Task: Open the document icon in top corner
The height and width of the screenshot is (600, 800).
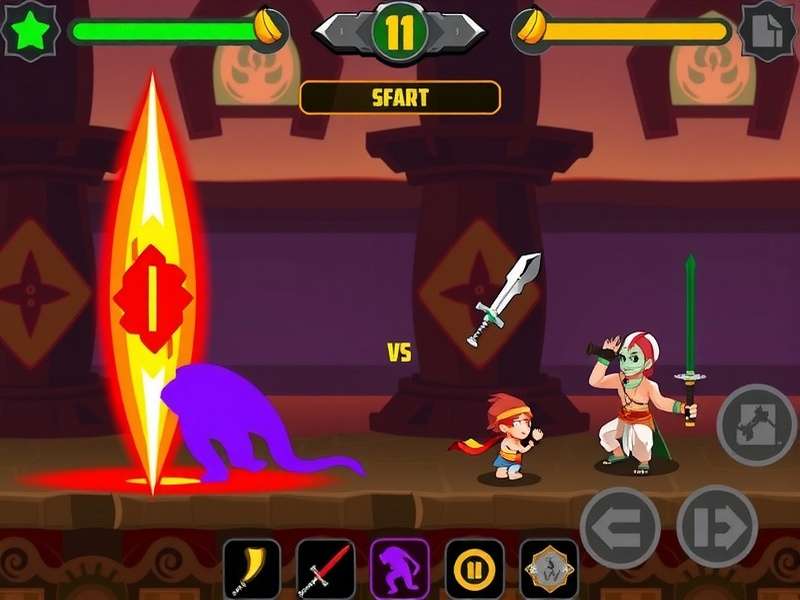Action: coord(768,31)
